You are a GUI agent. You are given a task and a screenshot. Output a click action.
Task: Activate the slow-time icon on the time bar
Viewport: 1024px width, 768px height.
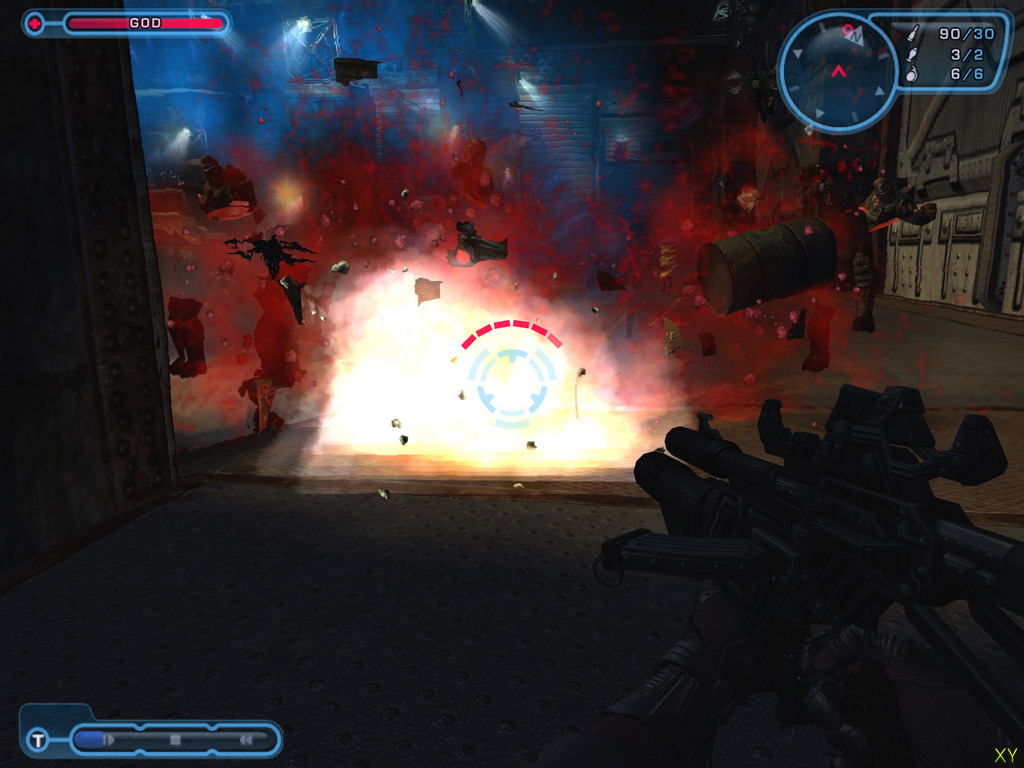coord(109,740)
